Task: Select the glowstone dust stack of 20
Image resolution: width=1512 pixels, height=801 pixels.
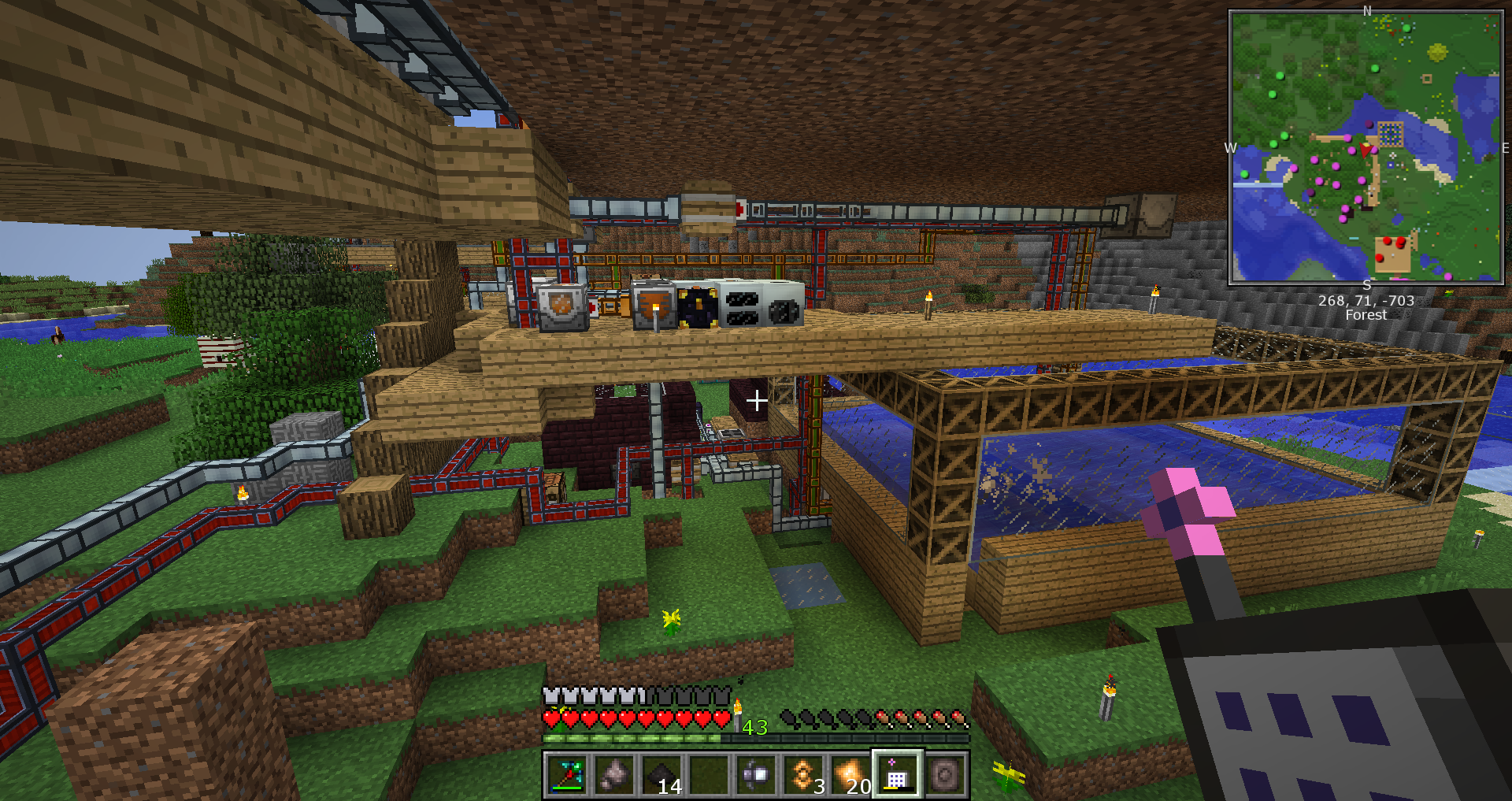Action: coord(851,773)
